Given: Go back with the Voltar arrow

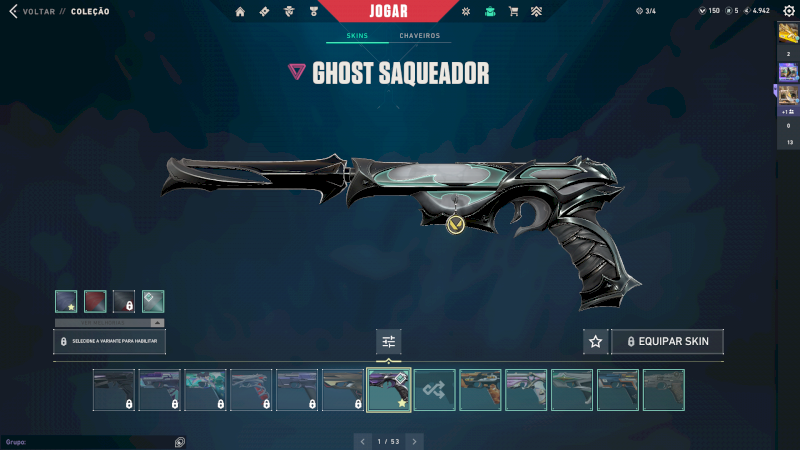Looking at the screenshot, I should click(13, 12).
